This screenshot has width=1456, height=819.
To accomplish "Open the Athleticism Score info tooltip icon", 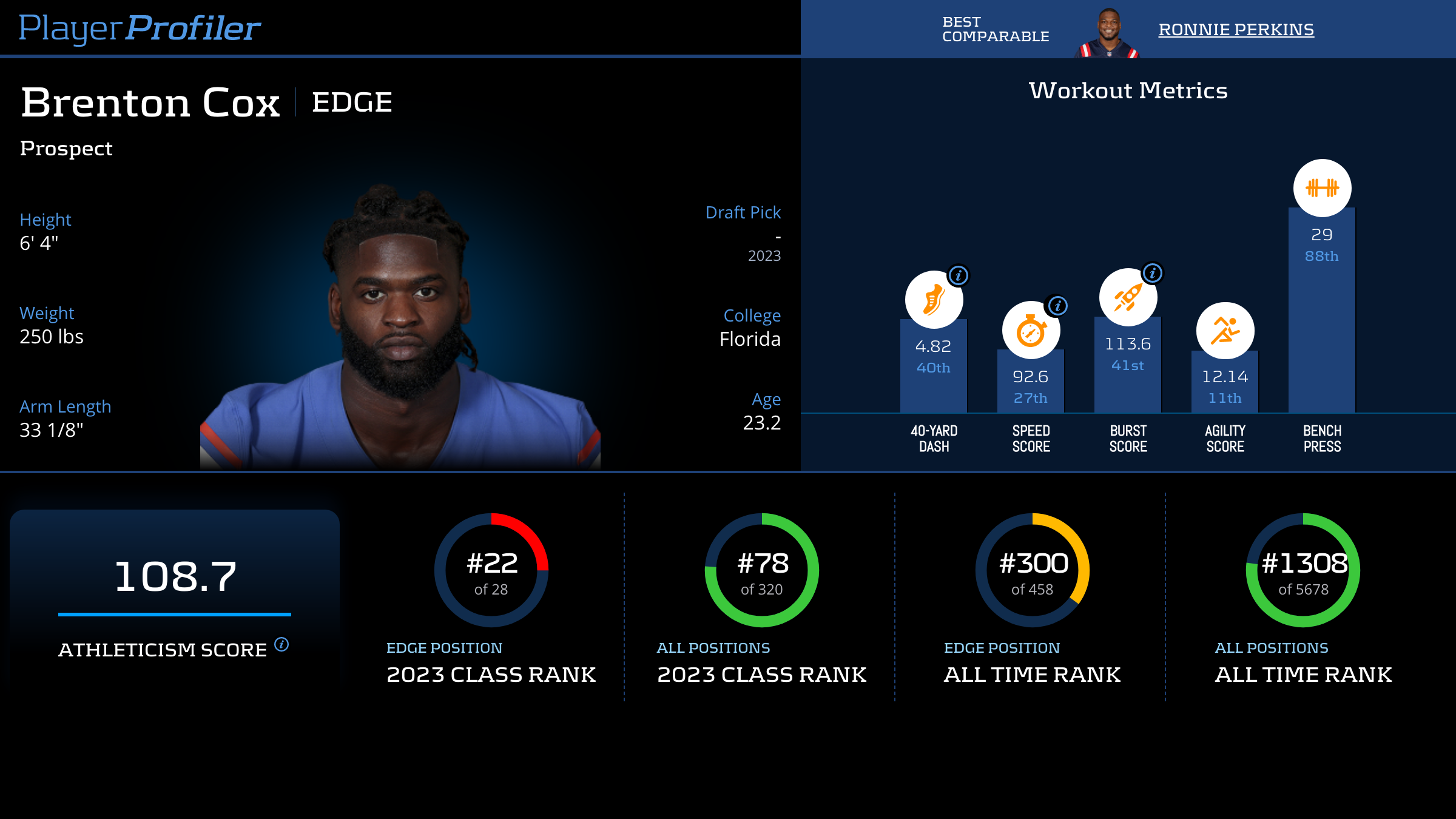I will pos(281,644).
